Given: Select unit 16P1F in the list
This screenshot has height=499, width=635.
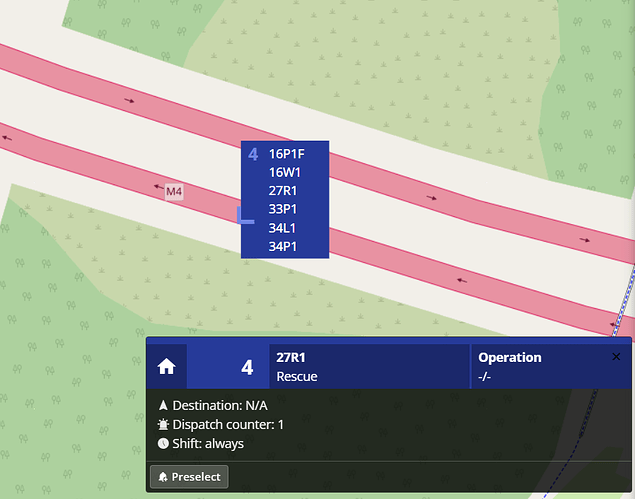Looking at the screenshot, I should 286,154.
